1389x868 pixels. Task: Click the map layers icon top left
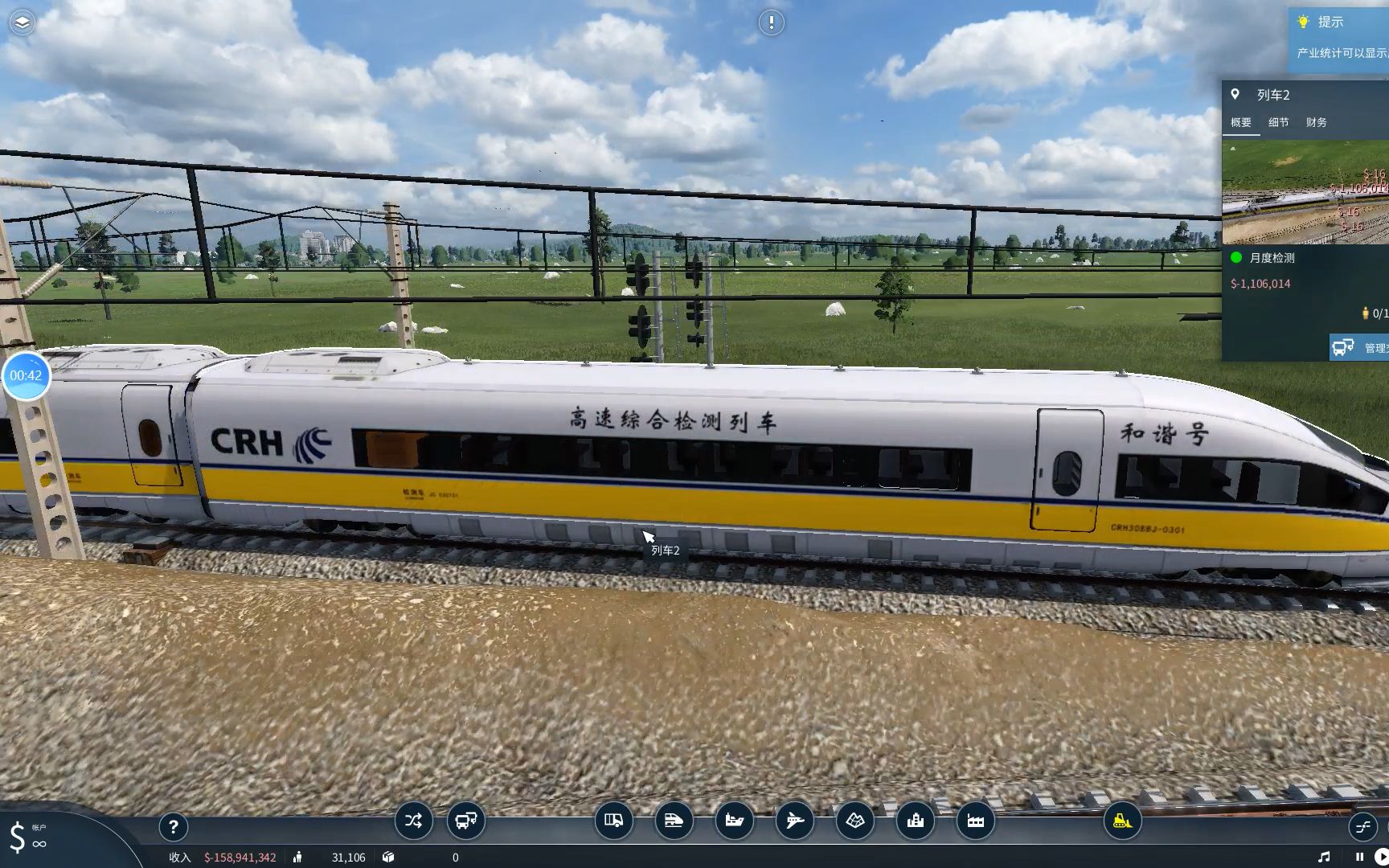coord(23,23)
